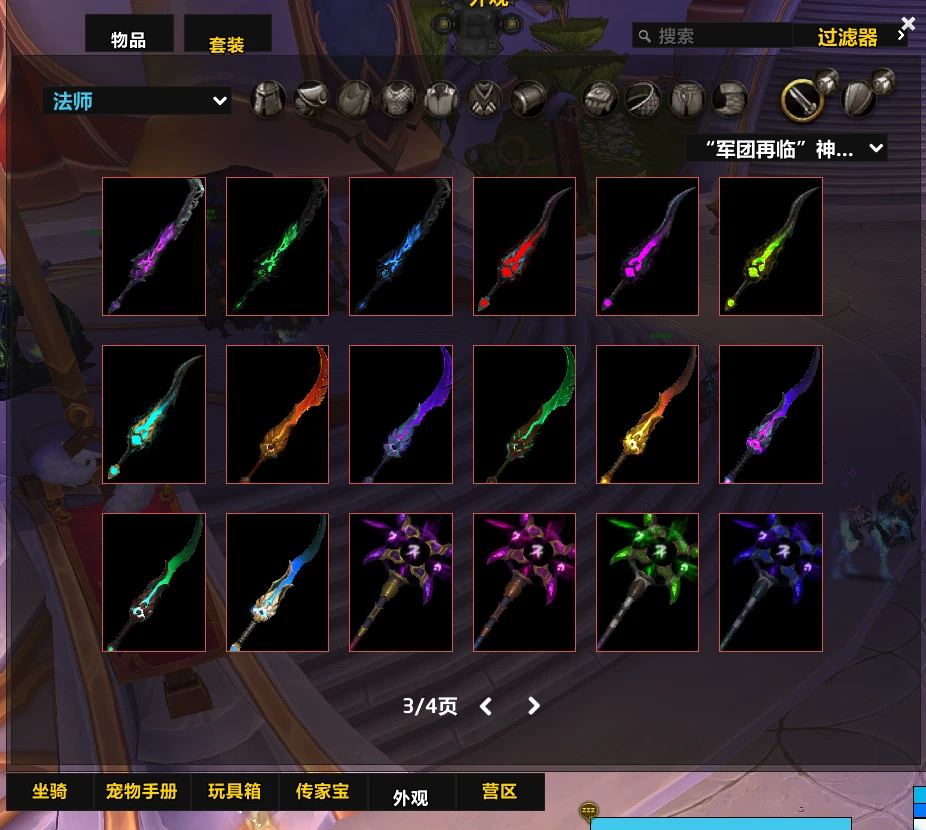926x830 pixels.
Task: Select the helmet slot icon
Action: [x=268, y=99]
